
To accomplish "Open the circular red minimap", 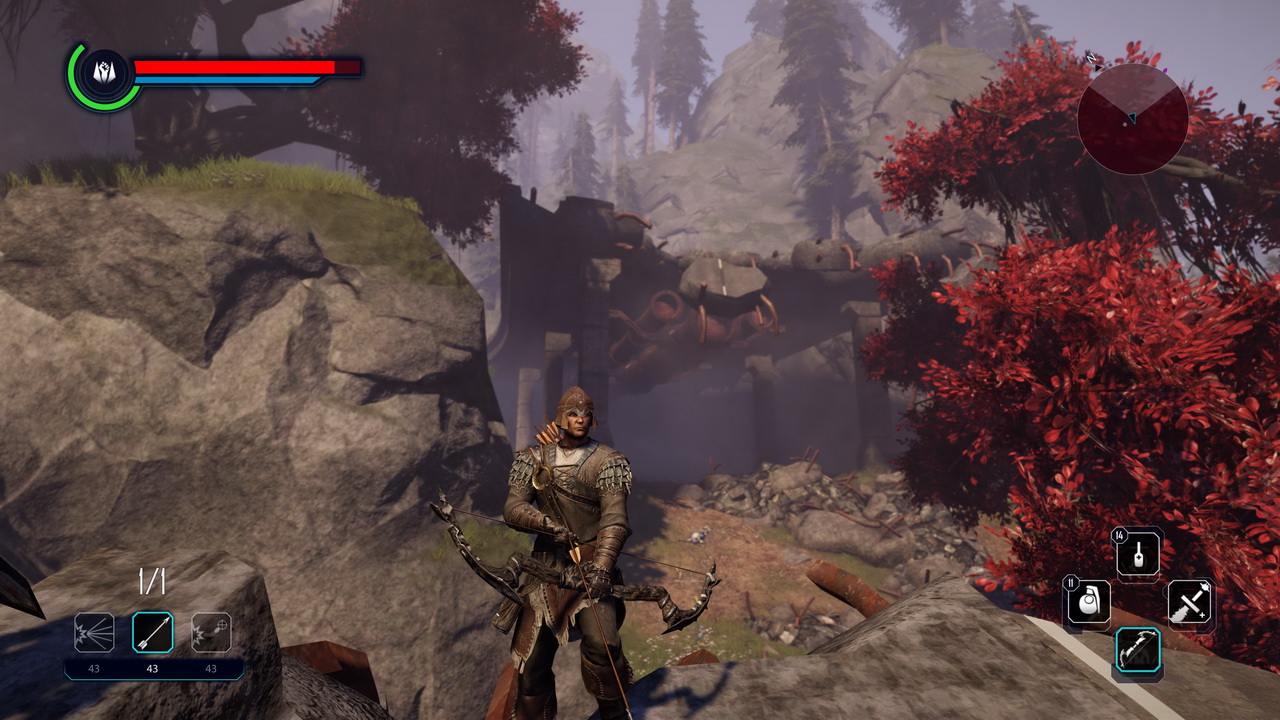I will click(x=1132, y=119).
